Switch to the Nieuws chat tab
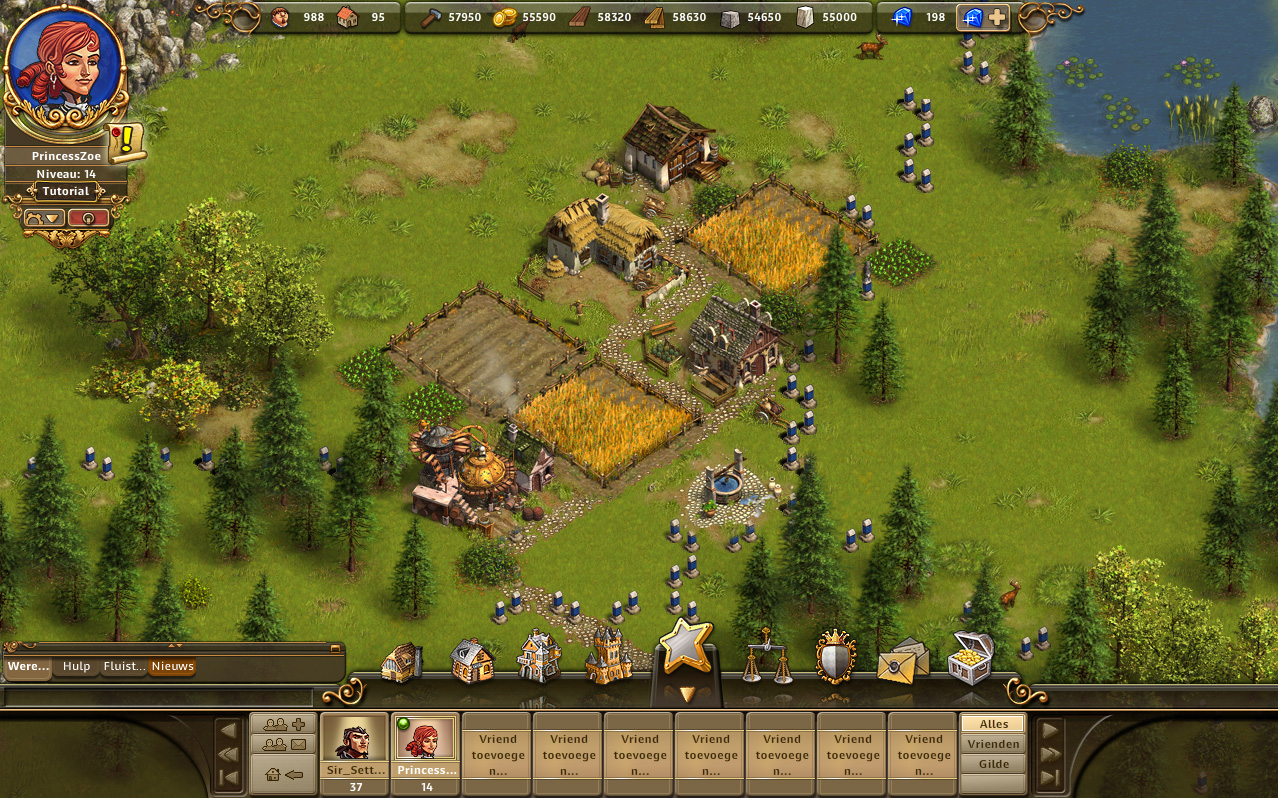Viewport: 1278px width, 798px height. click(x=172, y=667)
